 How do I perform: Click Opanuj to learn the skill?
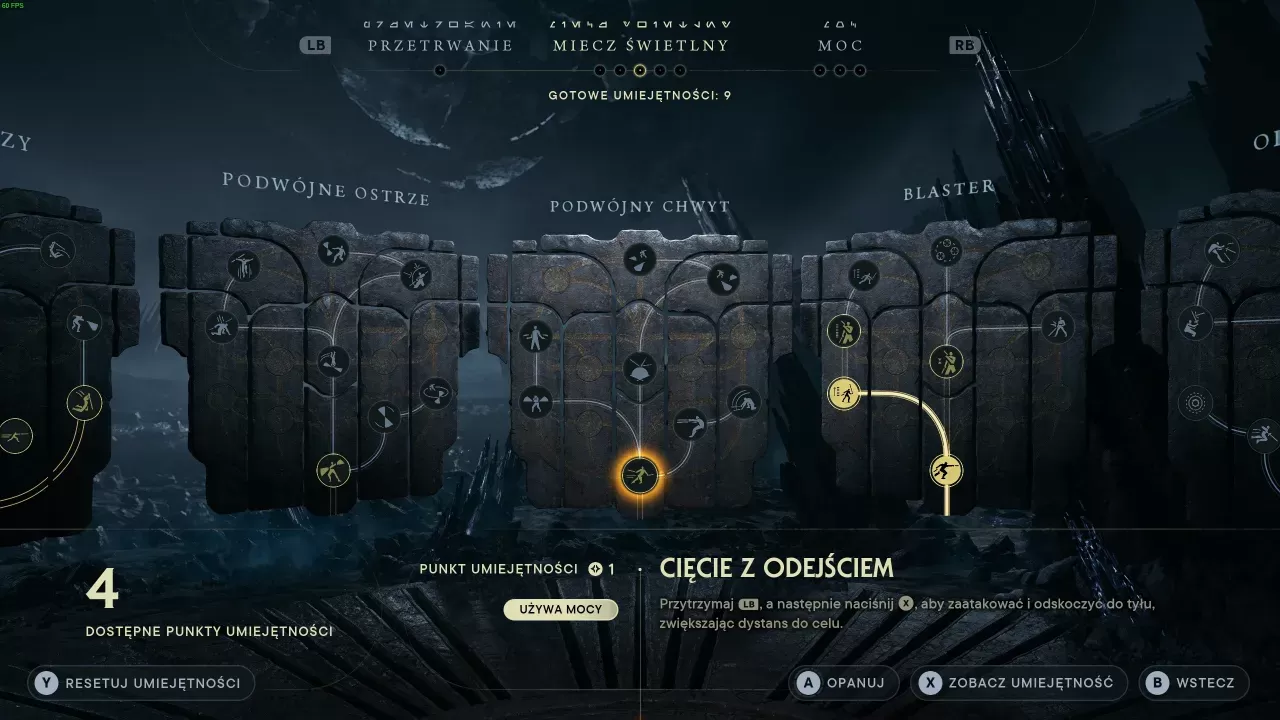(x=842, y=683)
